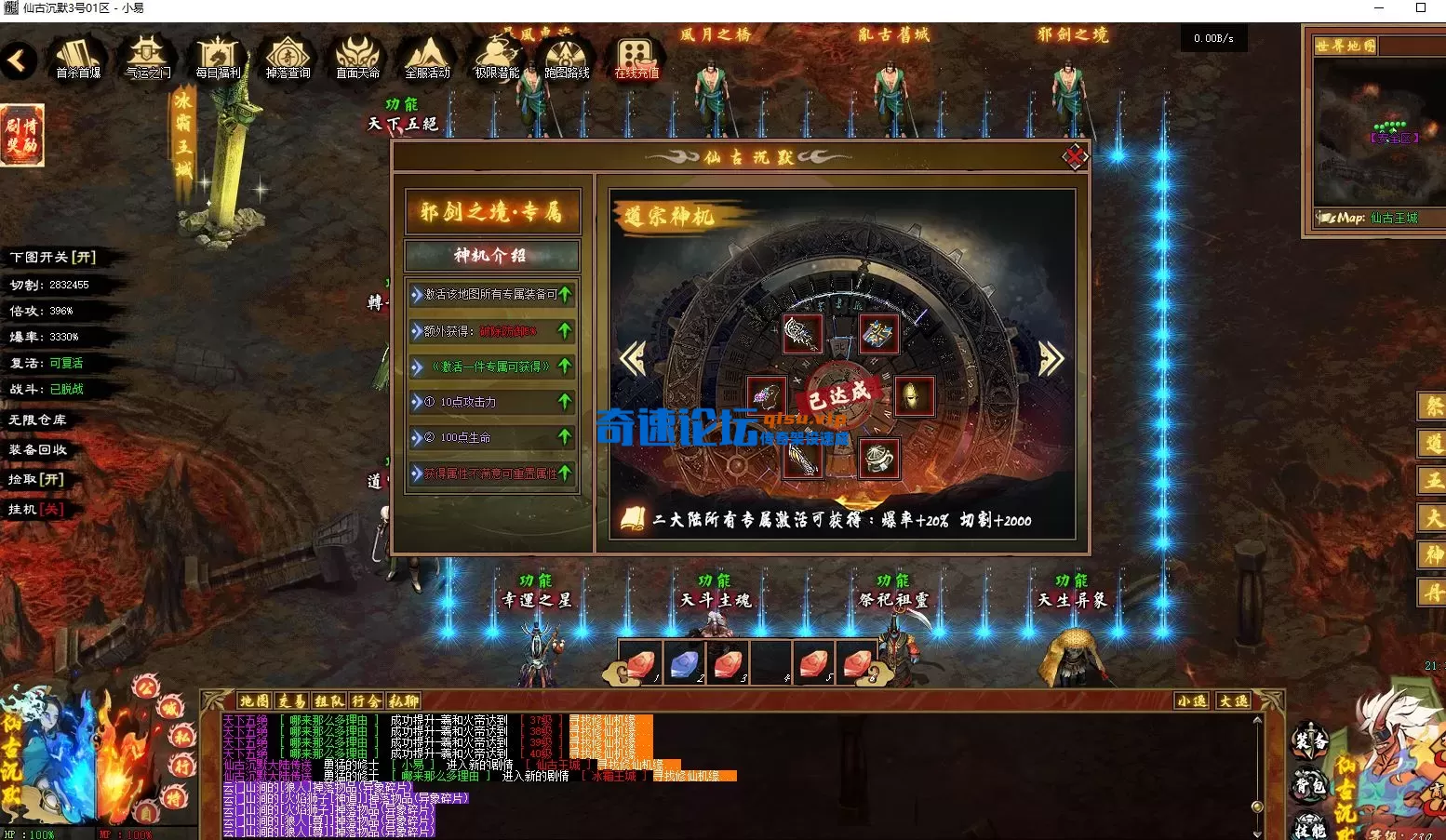This screenshot has height=840, width=1446.
Task: Switch chat to the 行会 guild tab
Action: (367, 700)
